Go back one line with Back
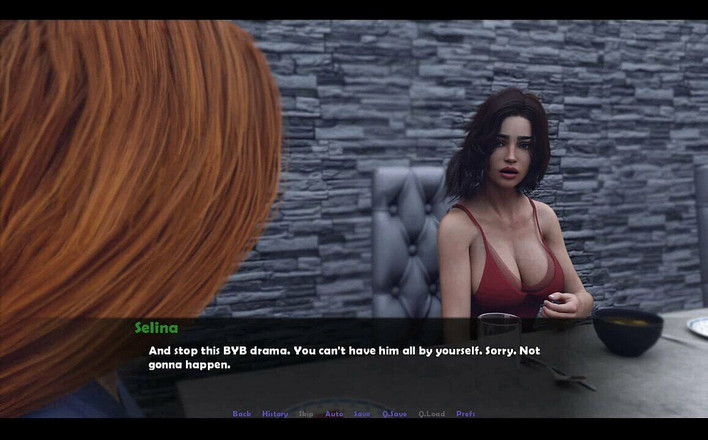The image size is (708, 440). pos(241,413)
